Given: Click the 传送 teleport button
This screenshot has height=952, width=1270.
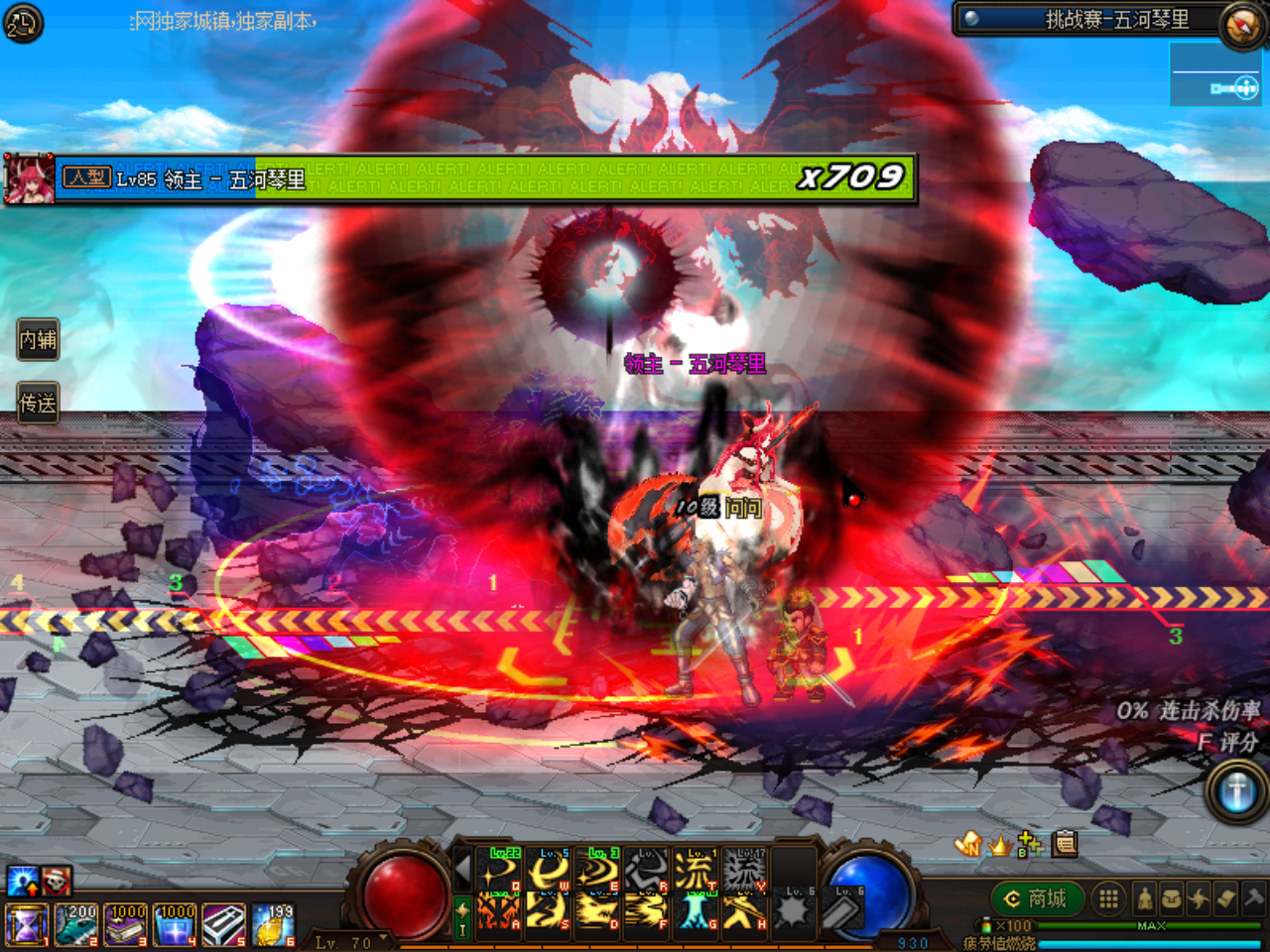Looking at the screenshot, I should coord(38,405).
